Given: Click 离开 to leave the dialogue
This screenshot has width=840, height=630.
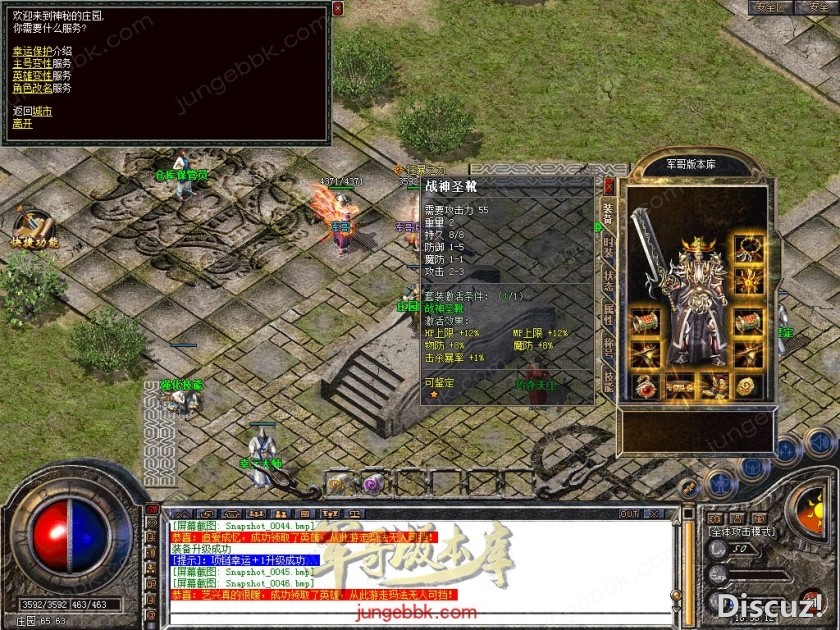Looking at the screenshot, I should [22, 123].
